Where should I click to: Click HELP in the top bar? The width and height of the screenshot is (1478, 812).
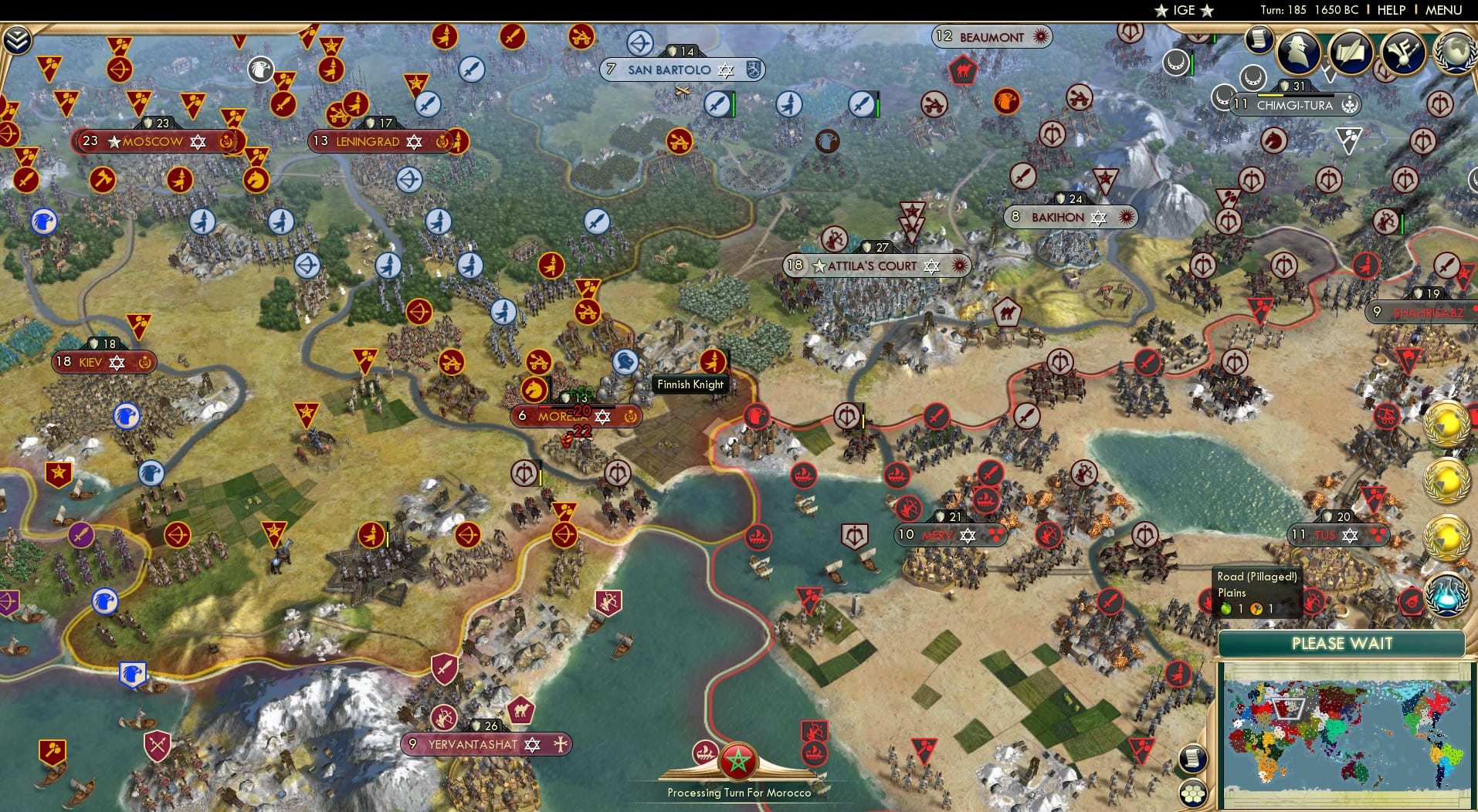tap(1390, 10)
